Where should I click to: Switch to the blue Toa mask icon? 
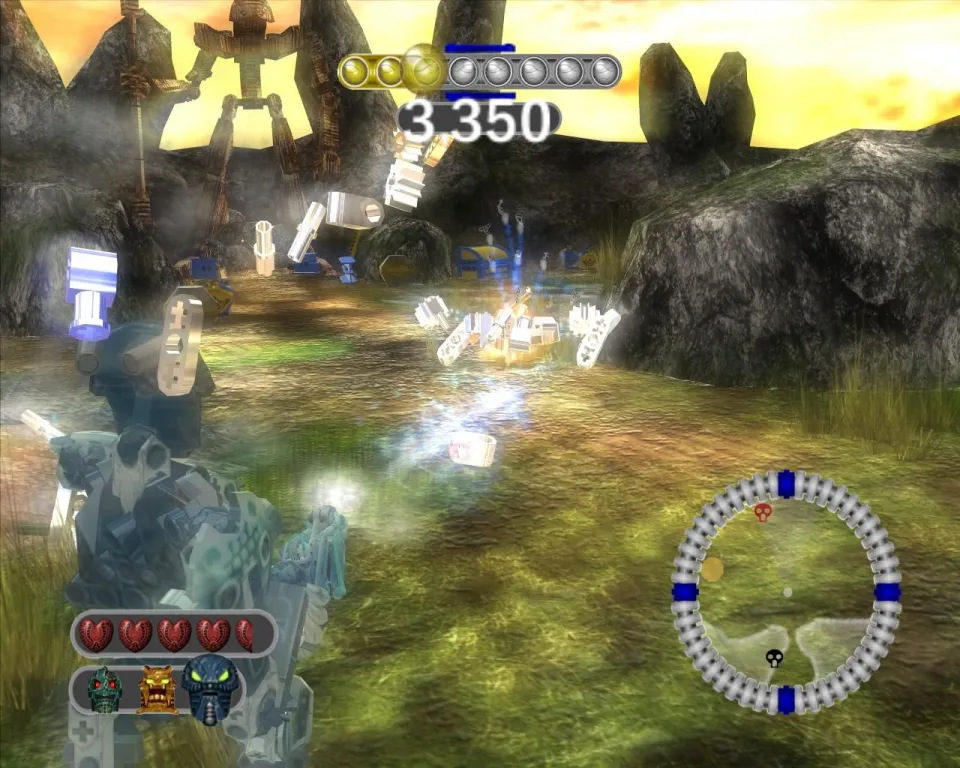[212, 689]
